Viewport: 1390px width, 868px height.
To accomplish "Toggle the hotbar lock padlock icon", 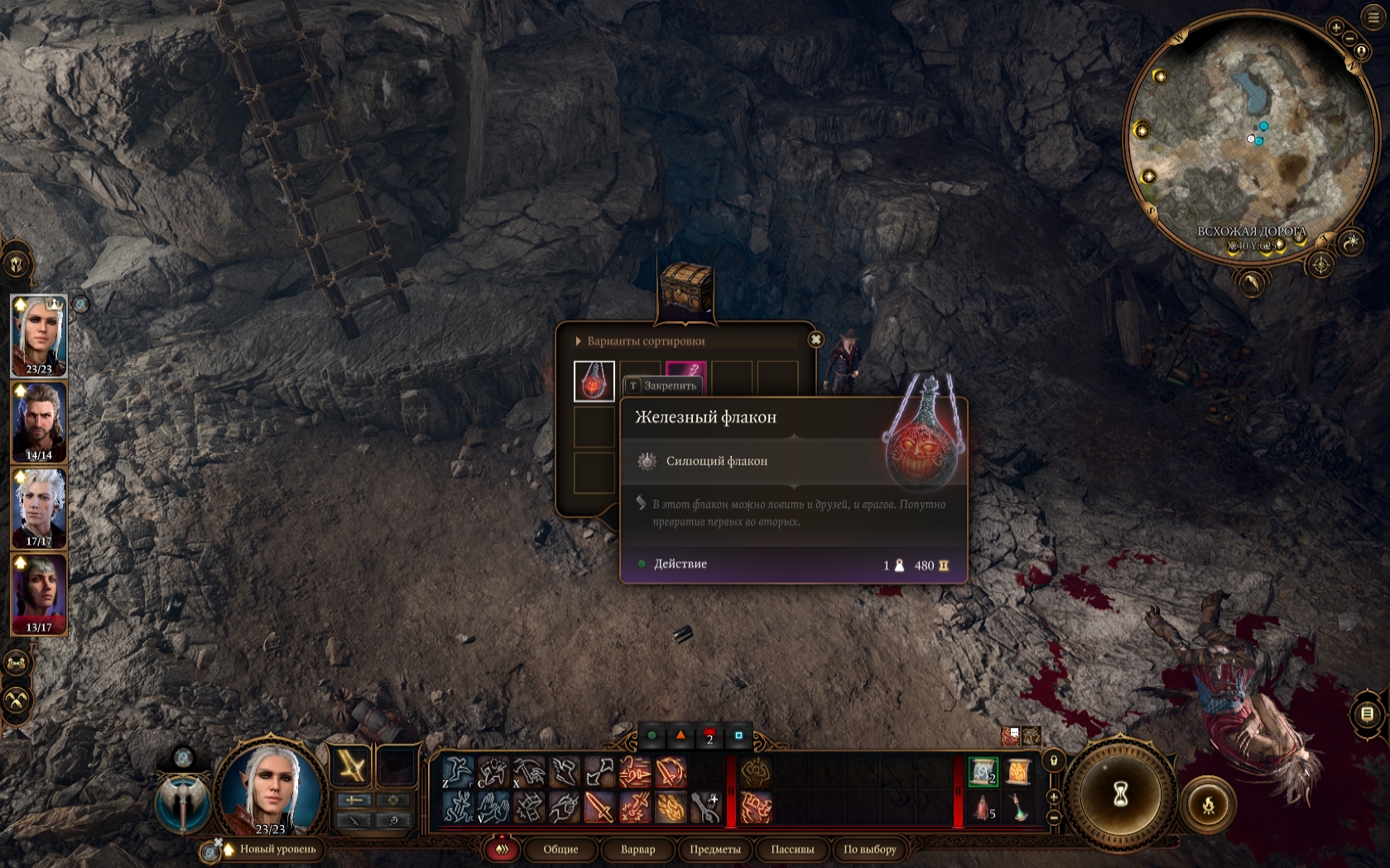I will 1054,760.
